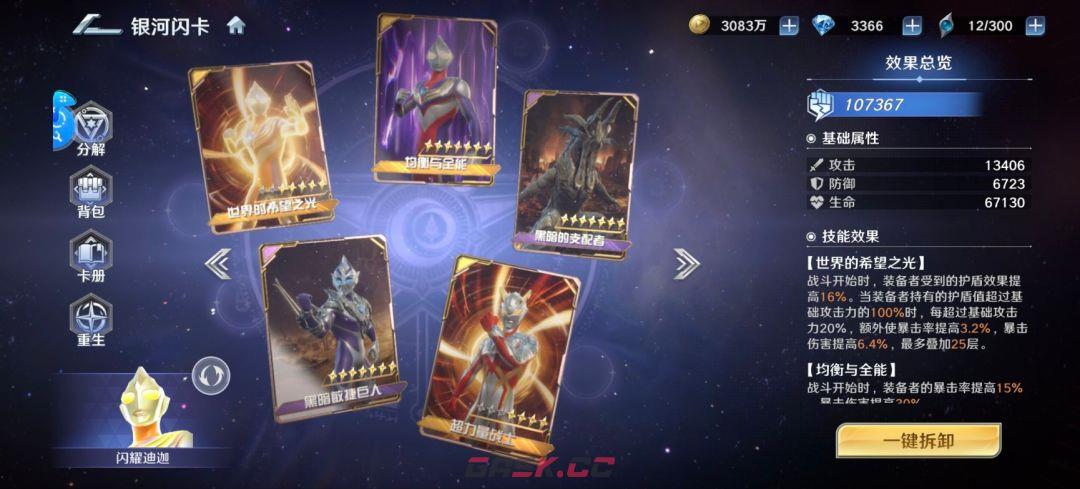Add more diamonds with plus button

tap(912, 26)
